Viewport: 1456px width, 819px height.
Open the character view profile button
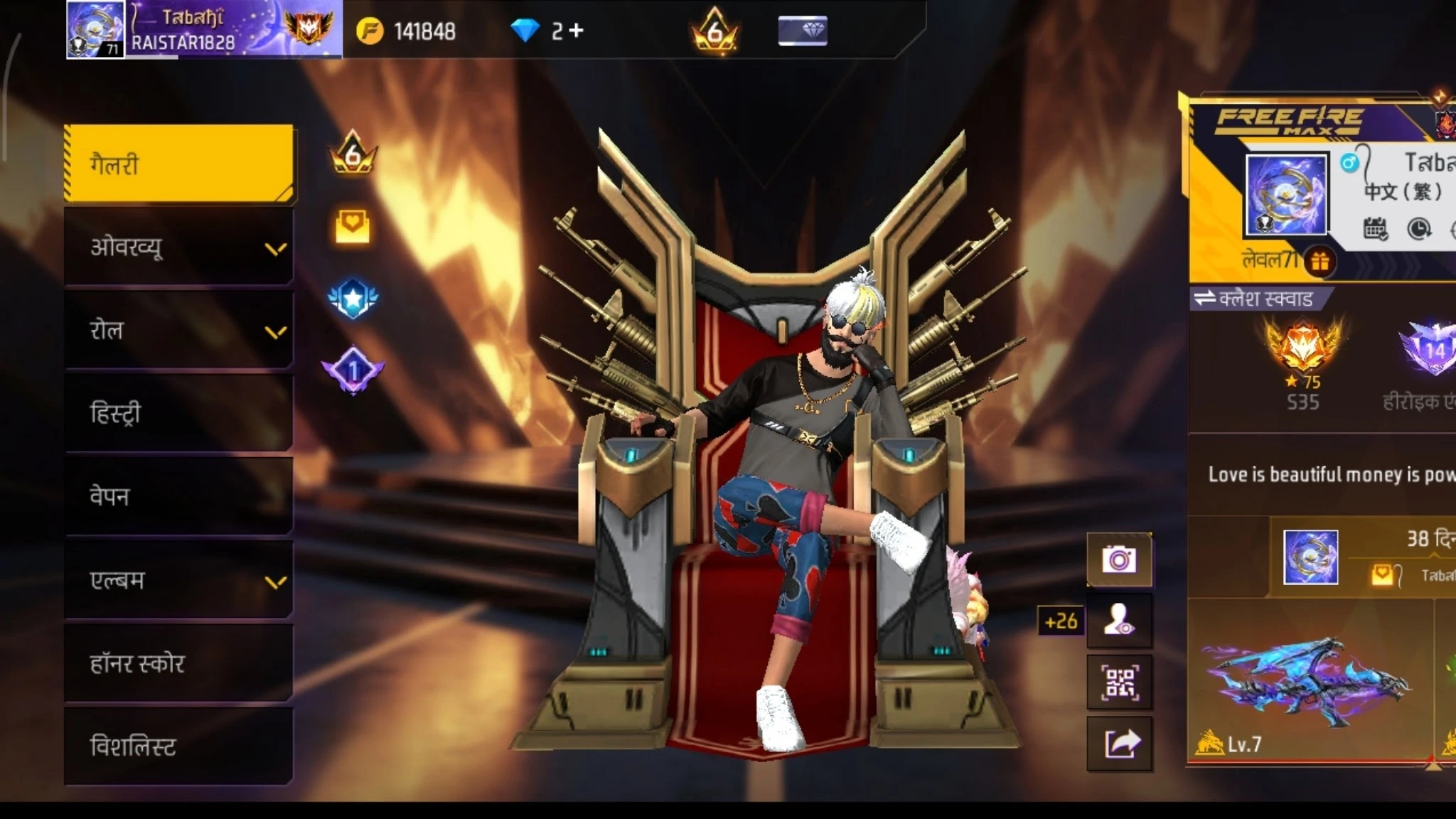click(x=1119, y=621)
